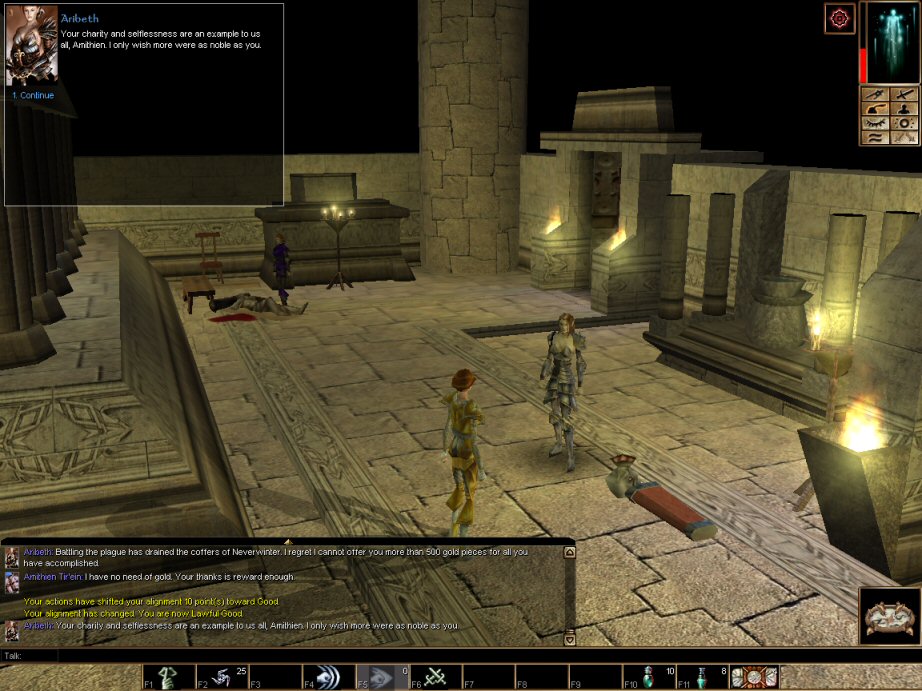
Task: Click the red spell effect icon
Action: click(839, 18)
